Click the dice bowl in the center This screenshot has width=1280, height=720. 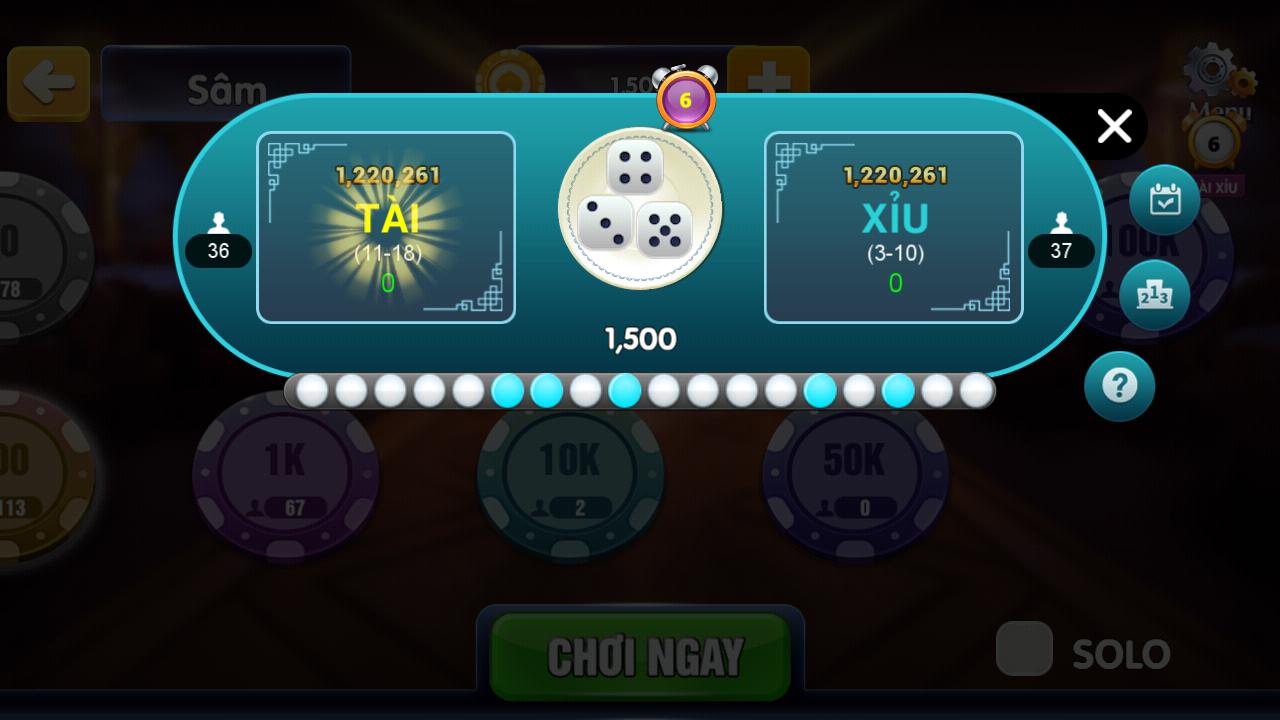(640, 207)
